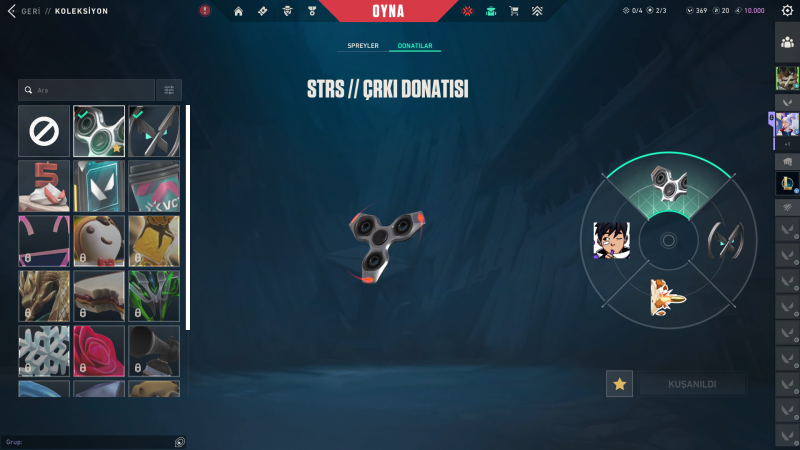Select the fidget spinner flex thumbnail
Viewport: 800px width, 450px height.
tap(99, 131)
